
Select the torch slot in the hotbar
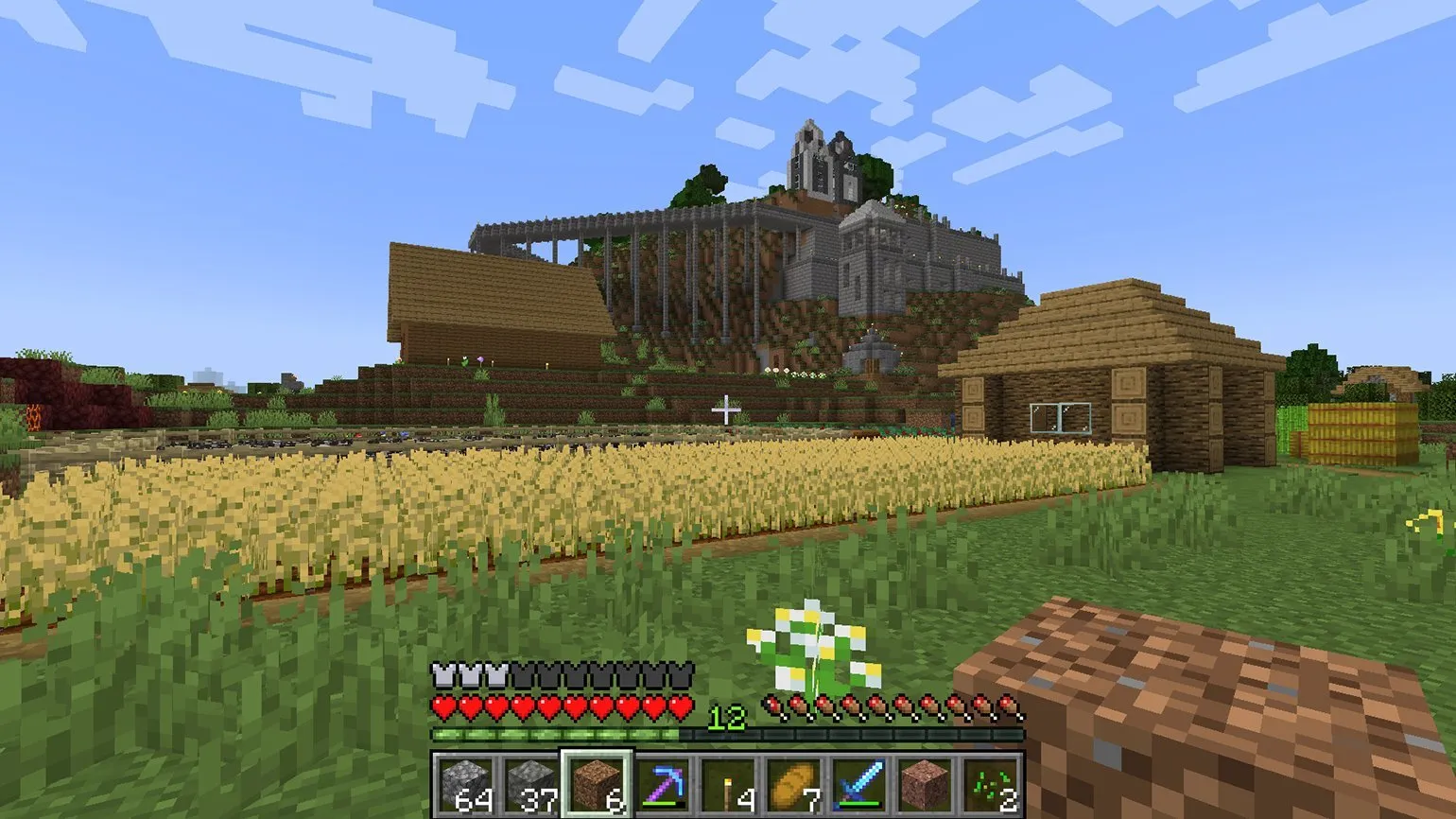pos(728,785)
